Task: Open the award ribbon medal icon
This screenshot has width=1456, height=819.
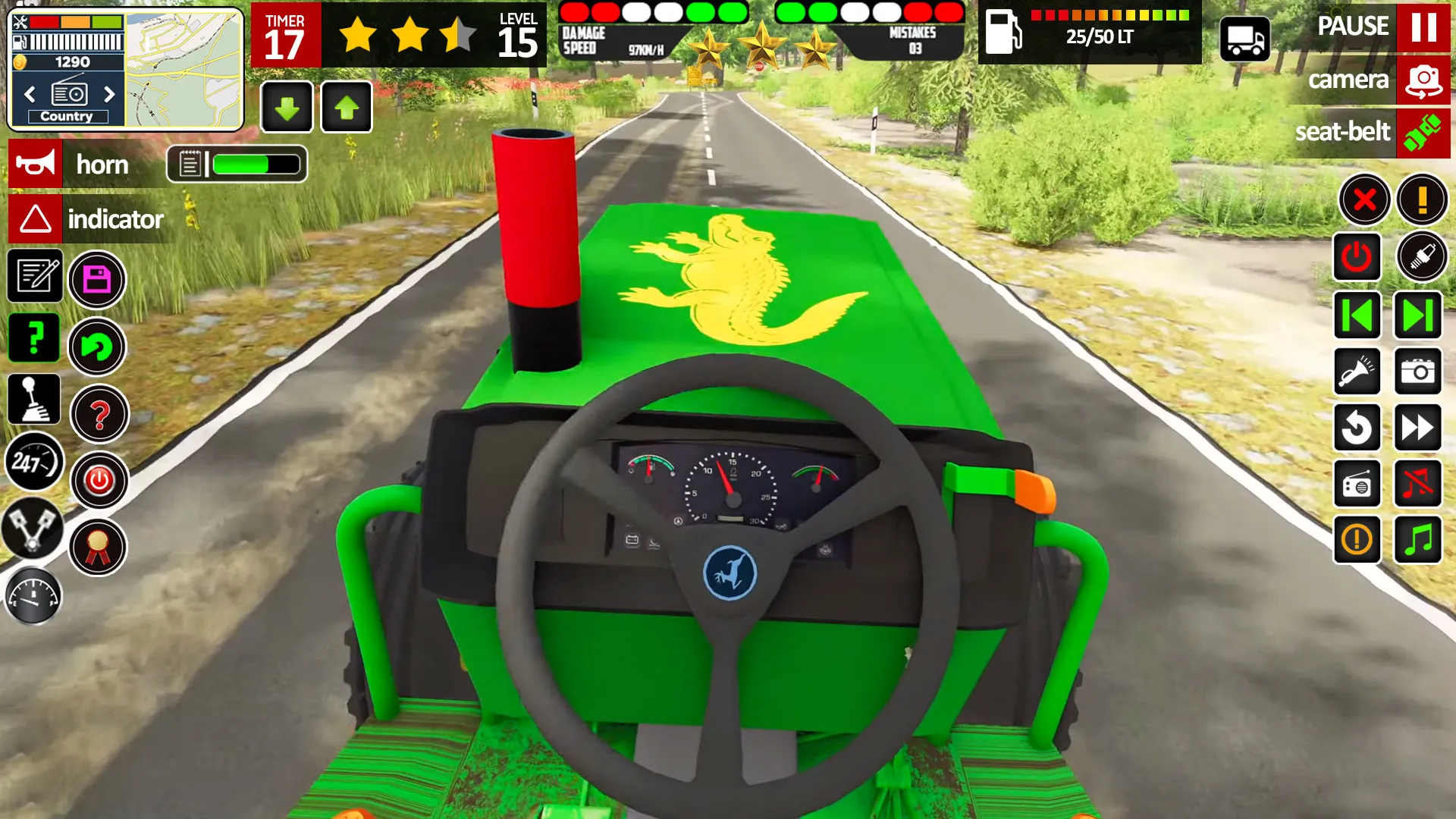Action: (98, 547)
